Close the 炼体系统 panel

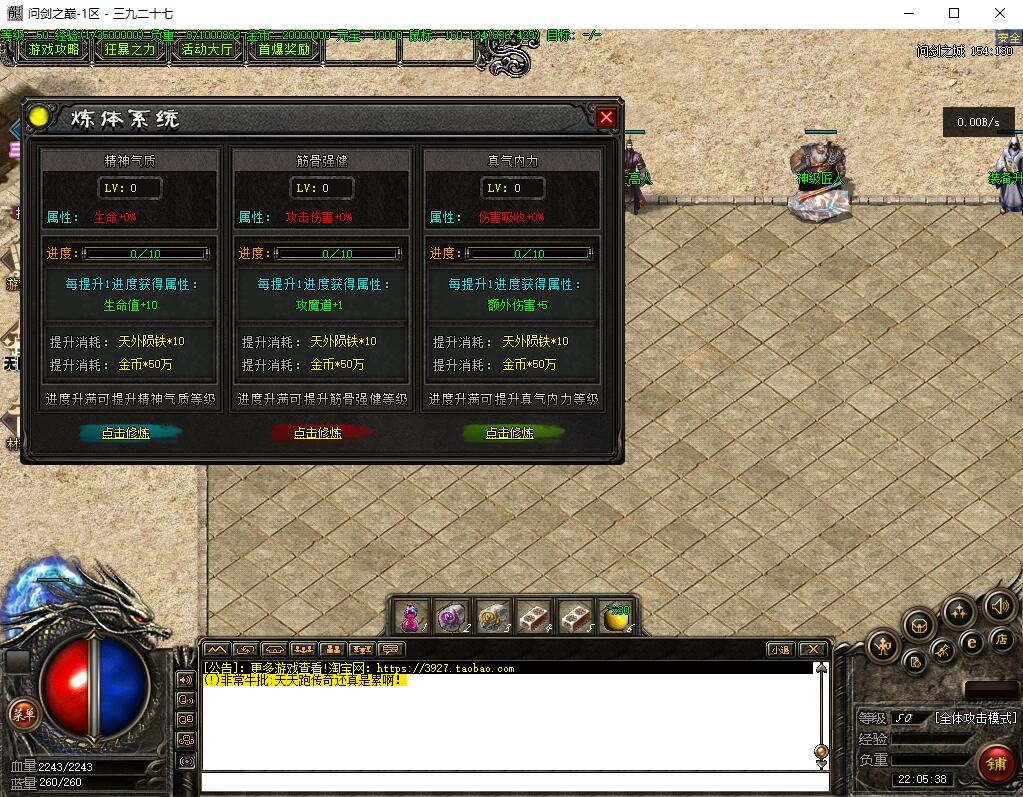click(x=606, y=117)
